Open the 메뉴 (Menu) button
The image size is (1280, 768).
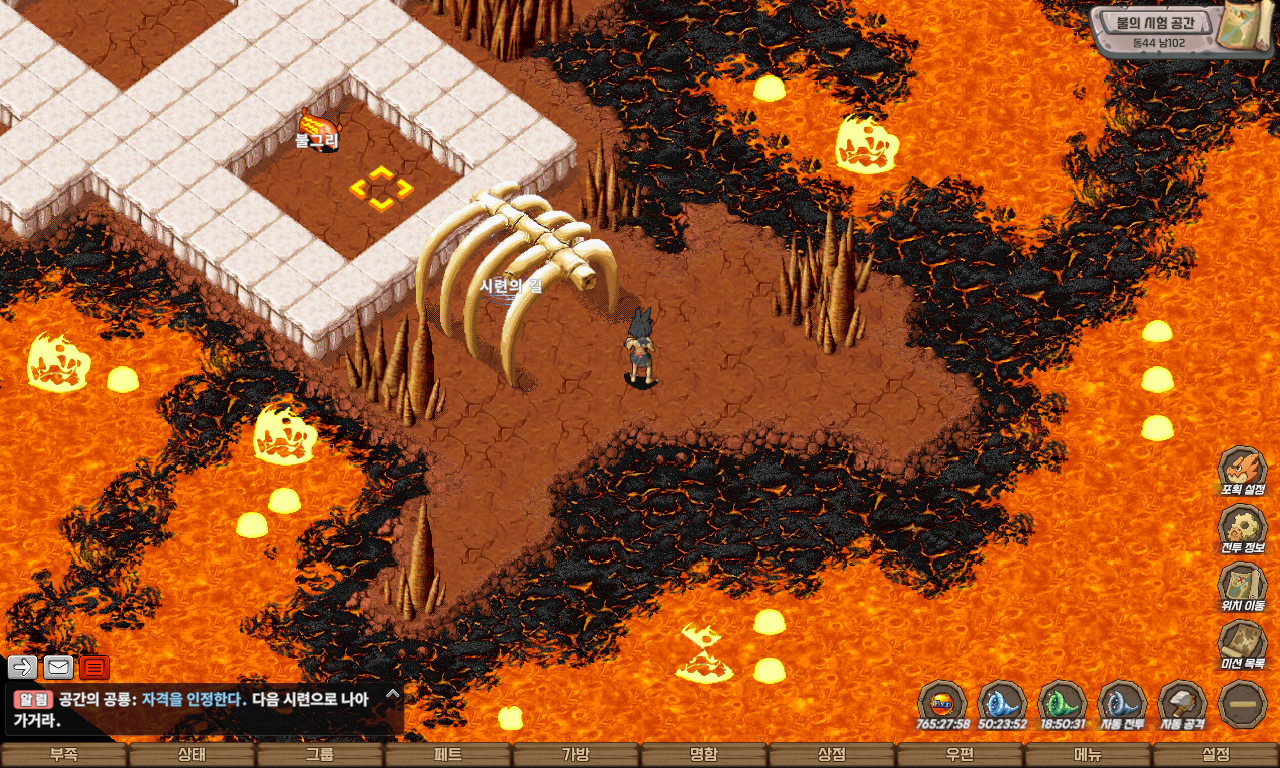click(x=1088, y=756)
